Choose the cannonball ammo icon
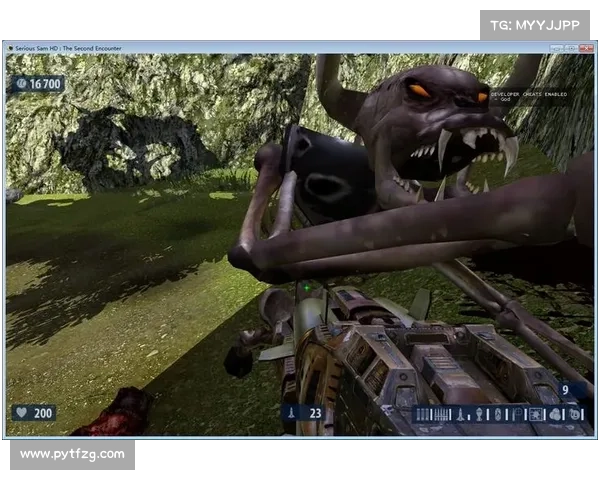The image size is (600, 480). click(557, 414)
